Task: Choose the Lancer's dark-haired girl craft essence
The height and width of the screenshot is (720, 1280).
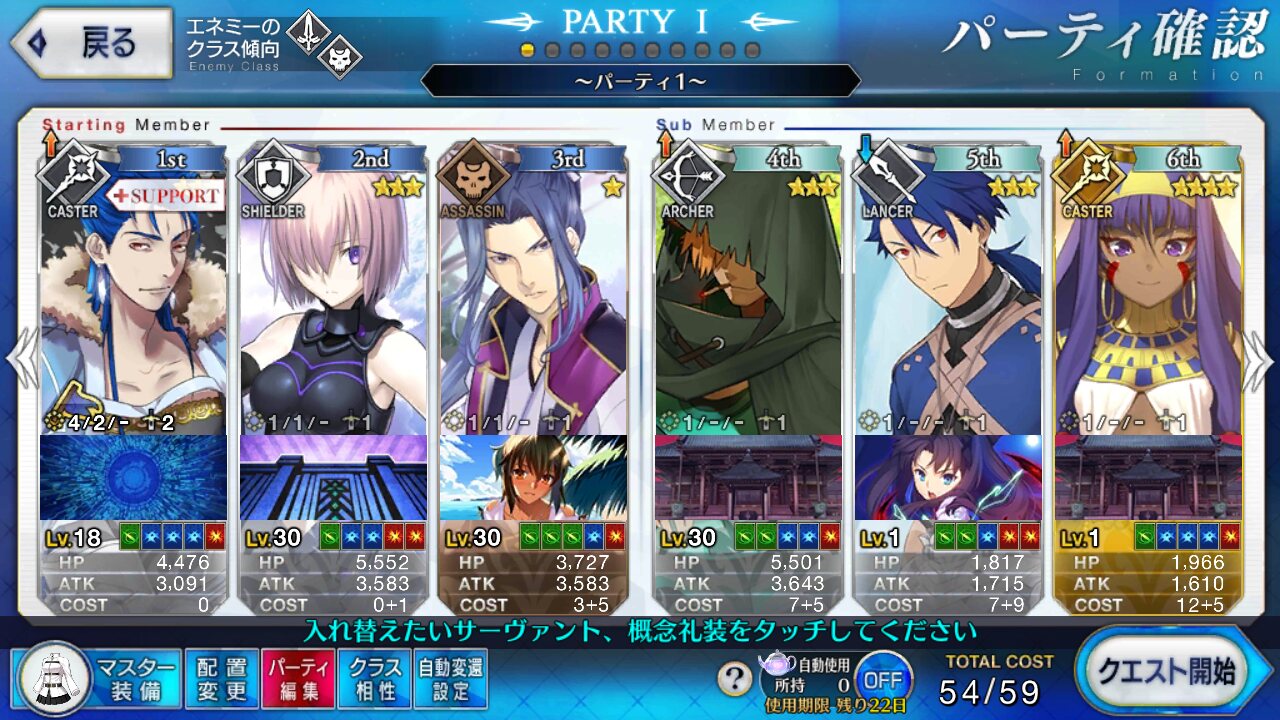Action: pos(948,478)
